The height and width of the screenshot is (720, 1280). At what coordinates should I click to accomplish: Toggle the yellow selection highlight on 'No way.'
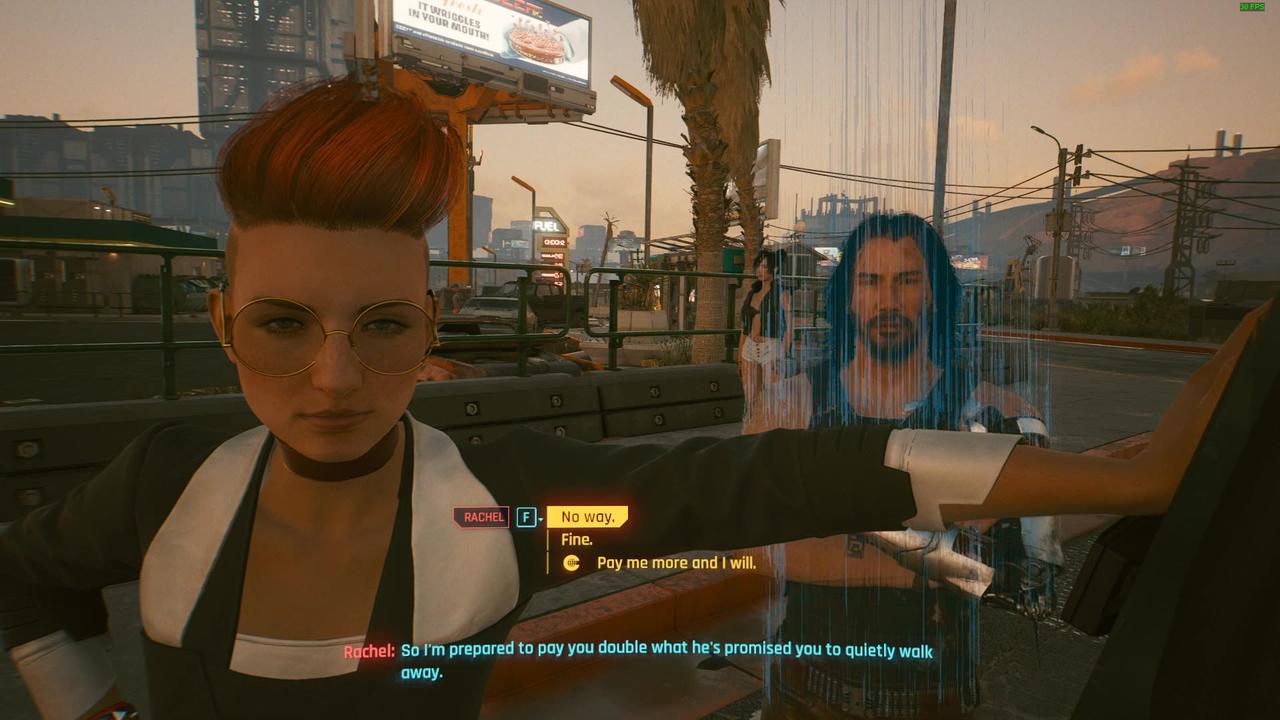(x=588, y=517)
